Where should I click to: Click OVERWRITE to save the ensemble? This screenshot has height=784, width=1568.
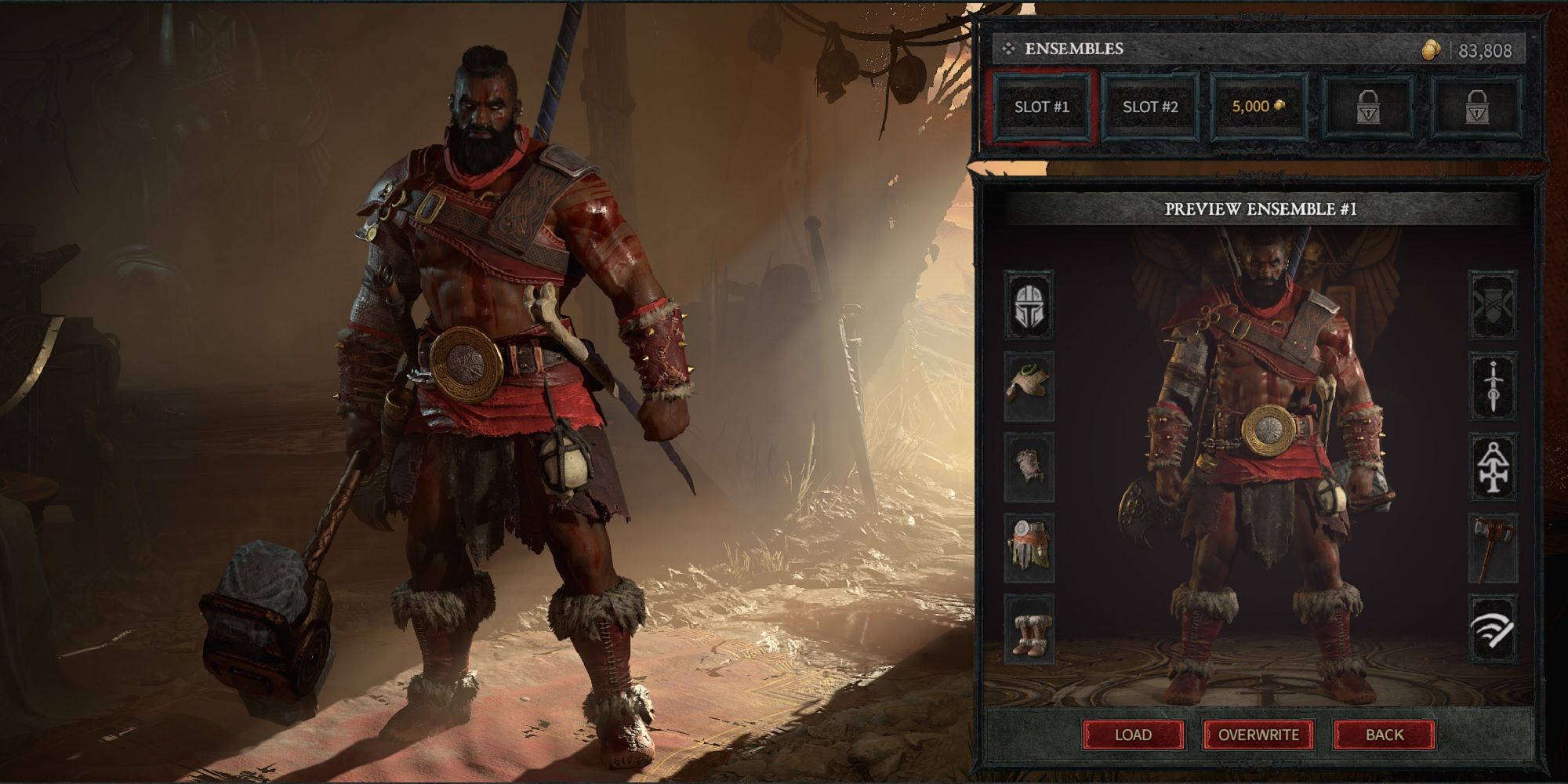click(x=1258, y=735)
